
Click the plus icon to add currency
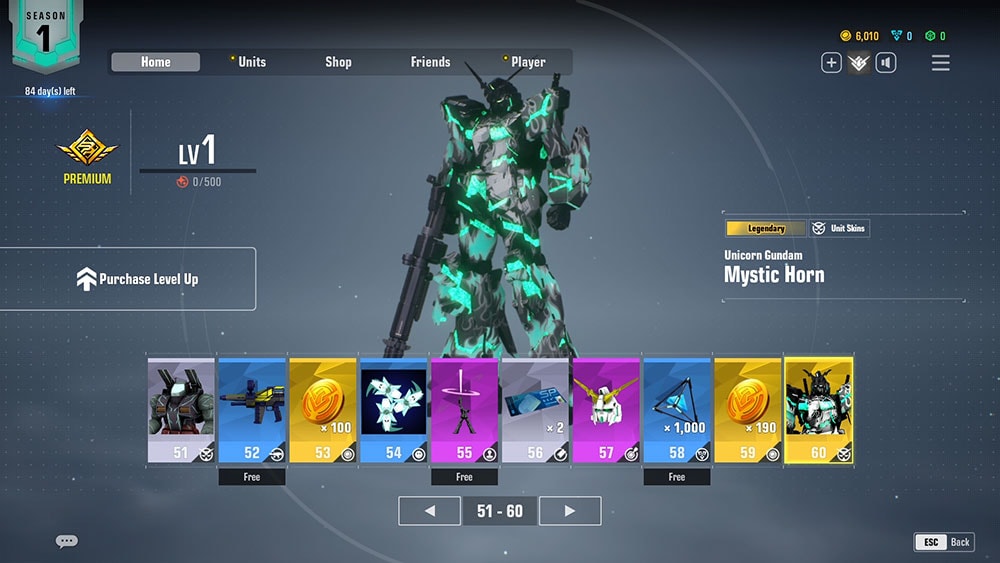(x=831, y=63)
